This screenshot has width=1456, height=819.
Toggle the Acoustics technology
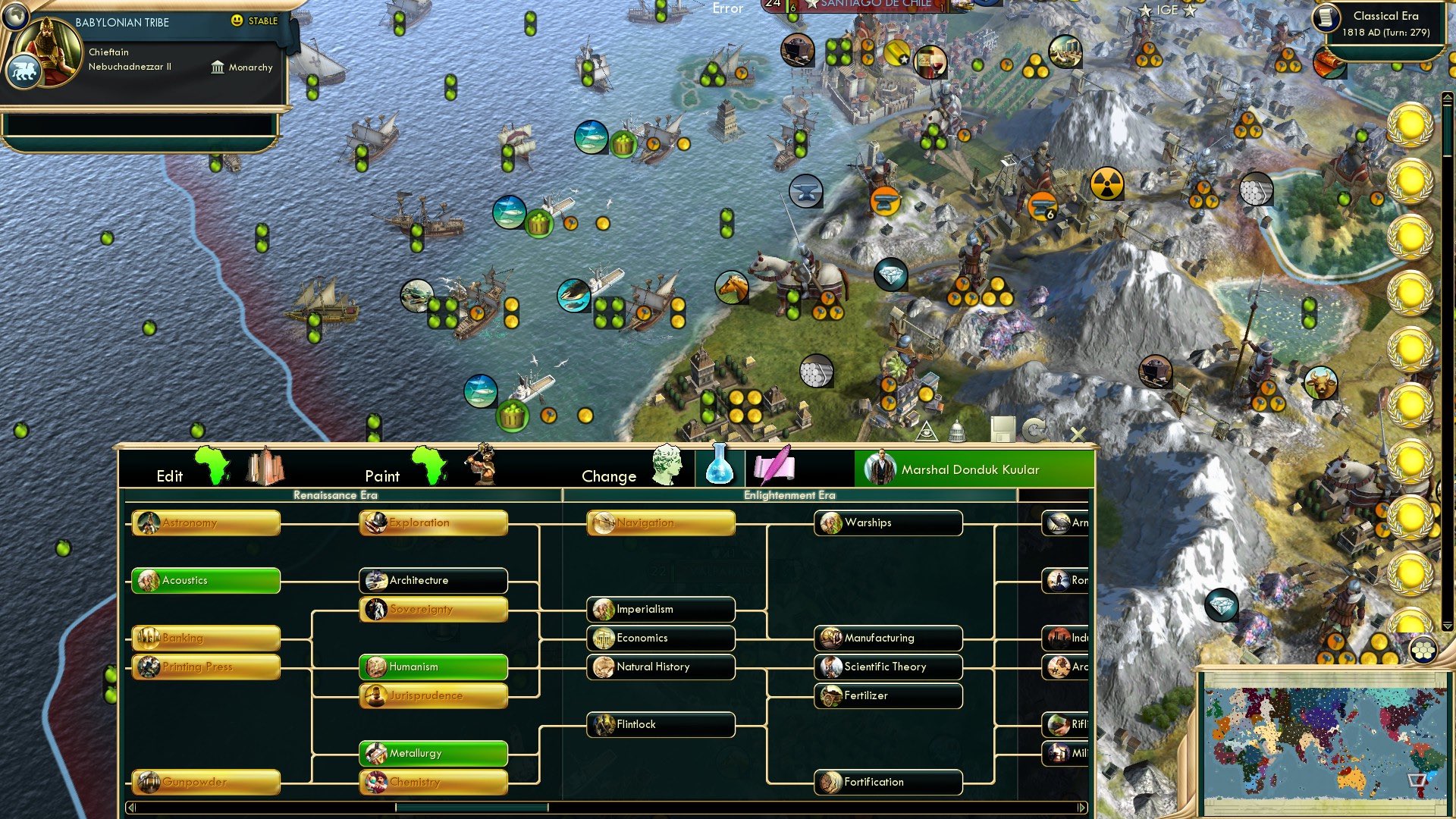coord(205,581)
